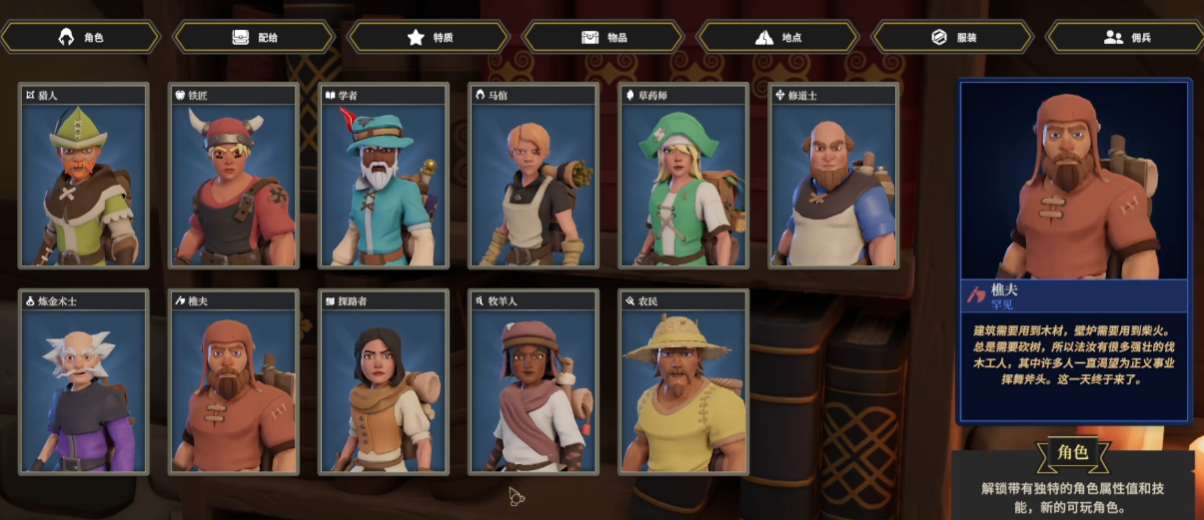The image size is (1204, 520).
Task: Select the 牧羊人 character card
Action: (534, 382)
